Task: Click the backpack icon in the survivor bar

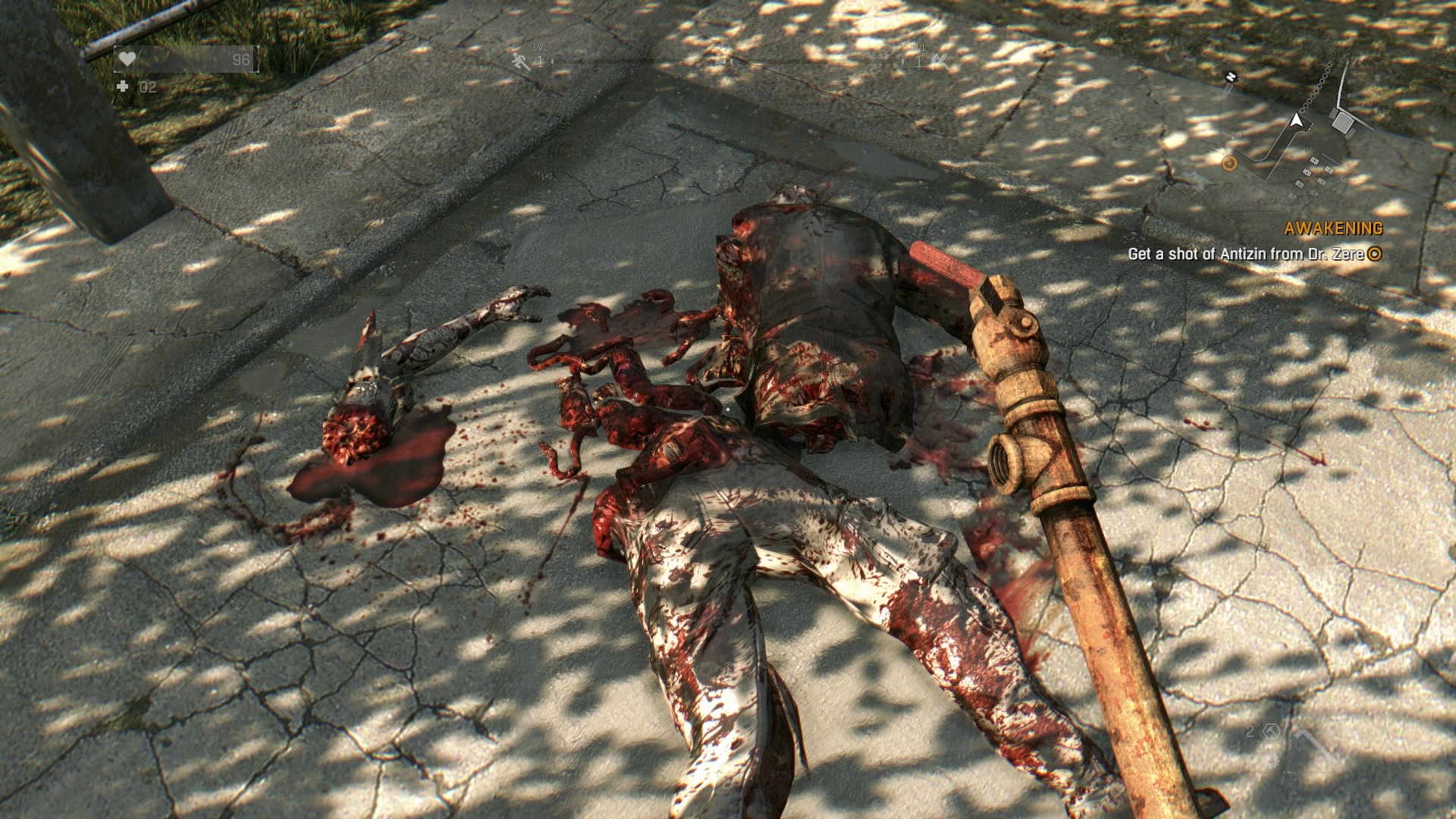Action: [x=720, y=63]
